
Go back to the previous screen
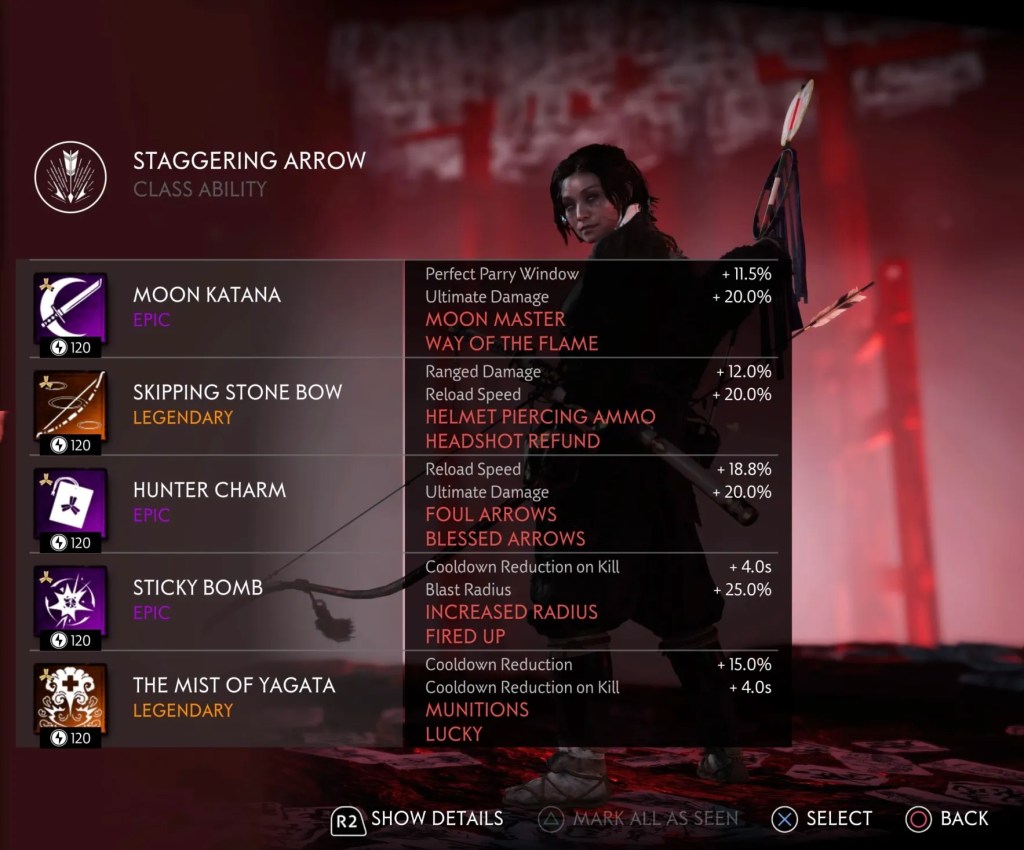tap(946, 819)
